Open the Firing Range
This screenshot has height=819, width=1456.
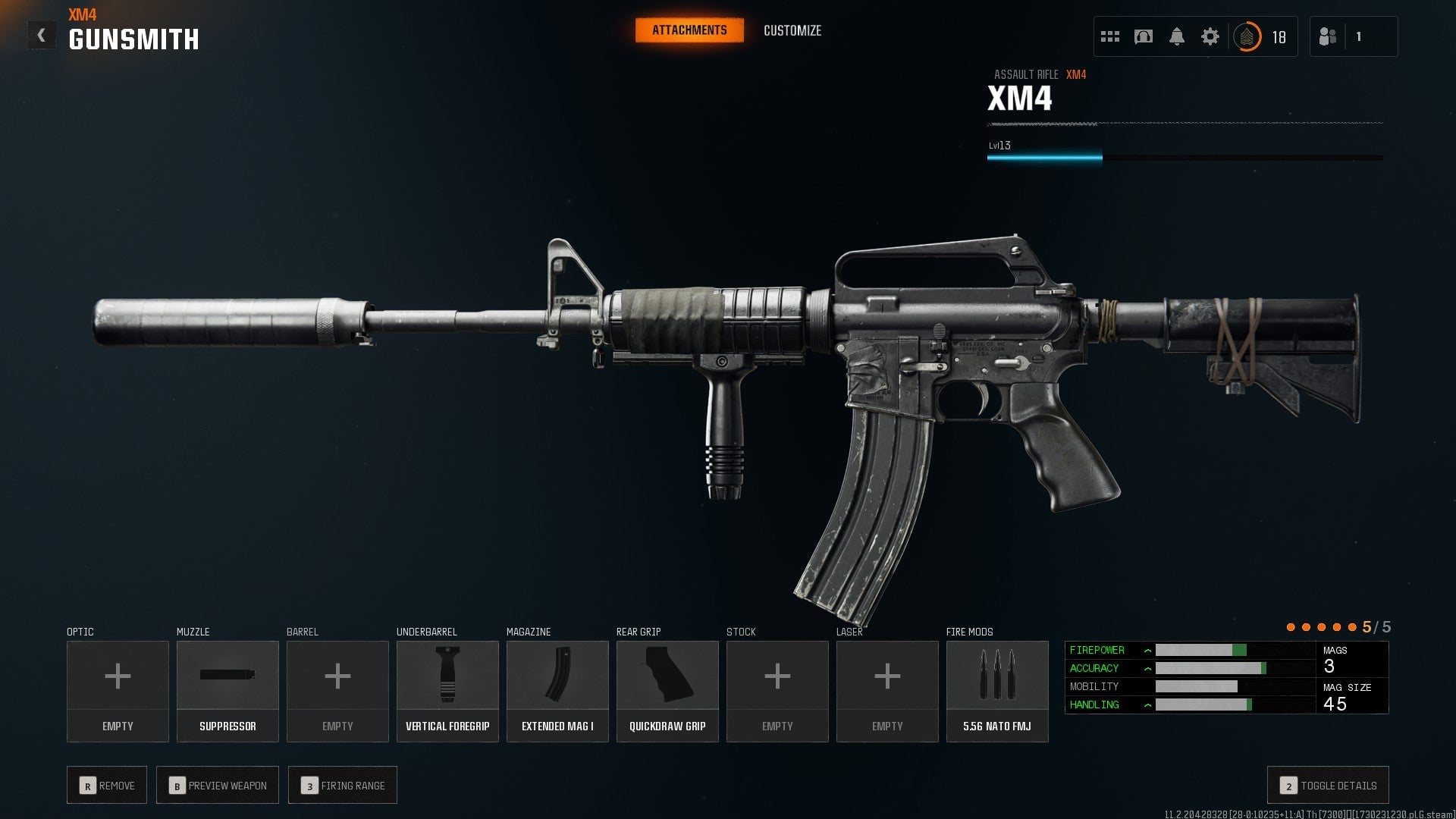342,785
